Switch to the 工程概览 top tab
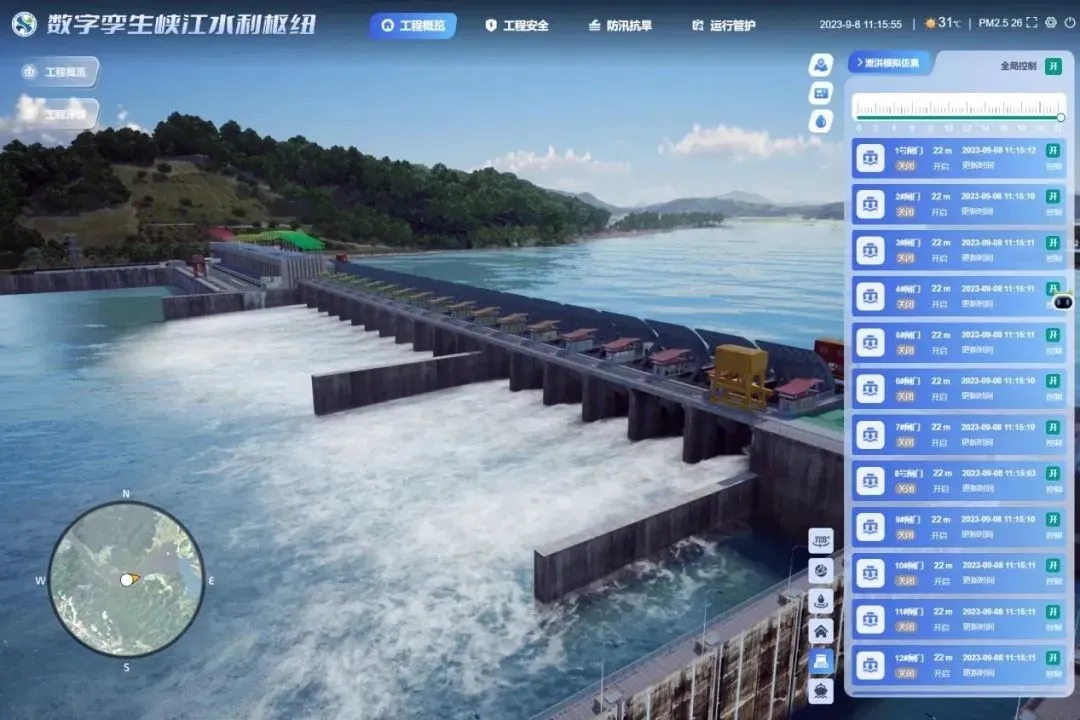 click(x=413, y=25)
